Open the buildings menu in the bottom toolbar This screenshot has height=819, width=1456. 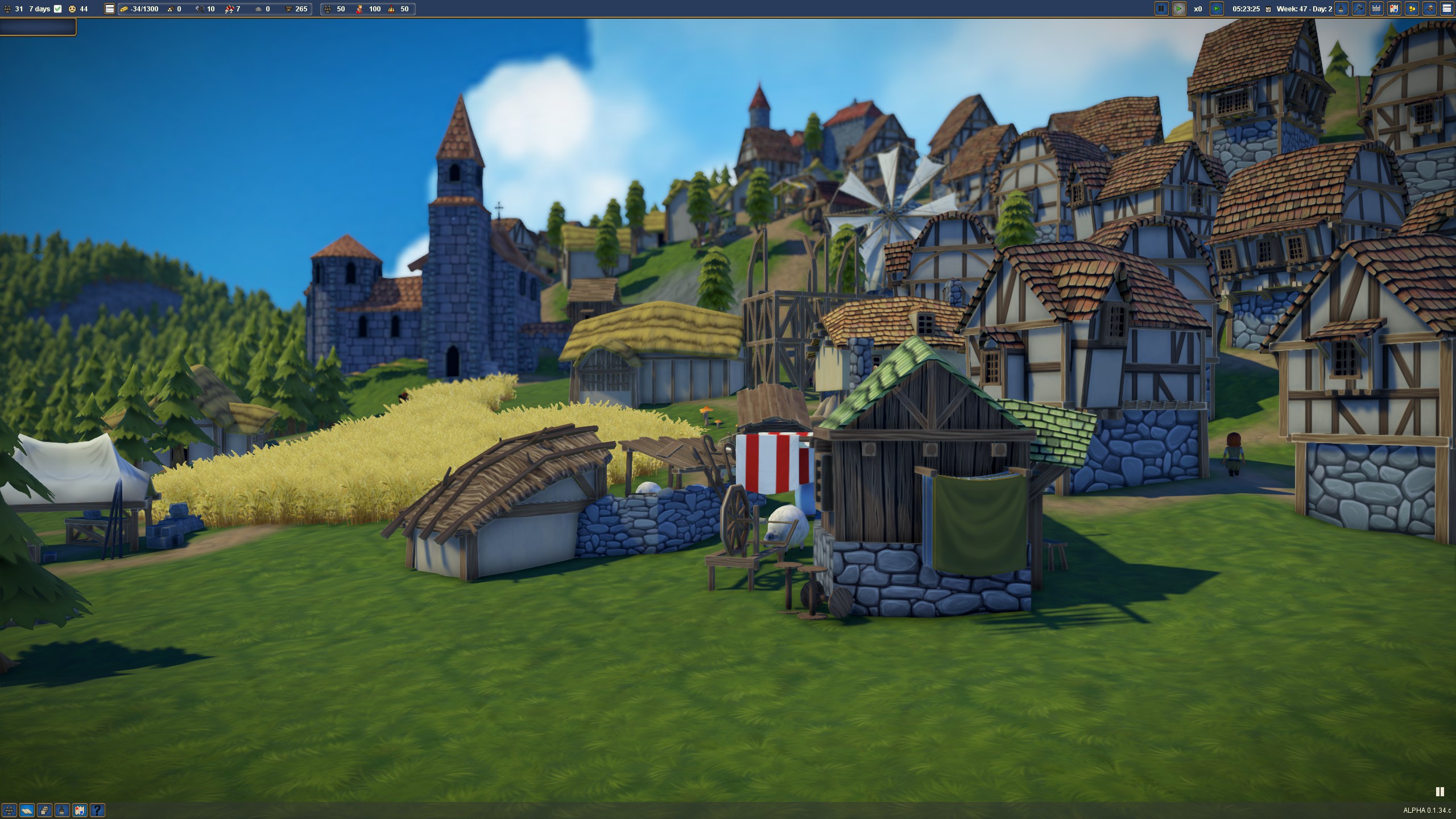(x=44, y=810)
